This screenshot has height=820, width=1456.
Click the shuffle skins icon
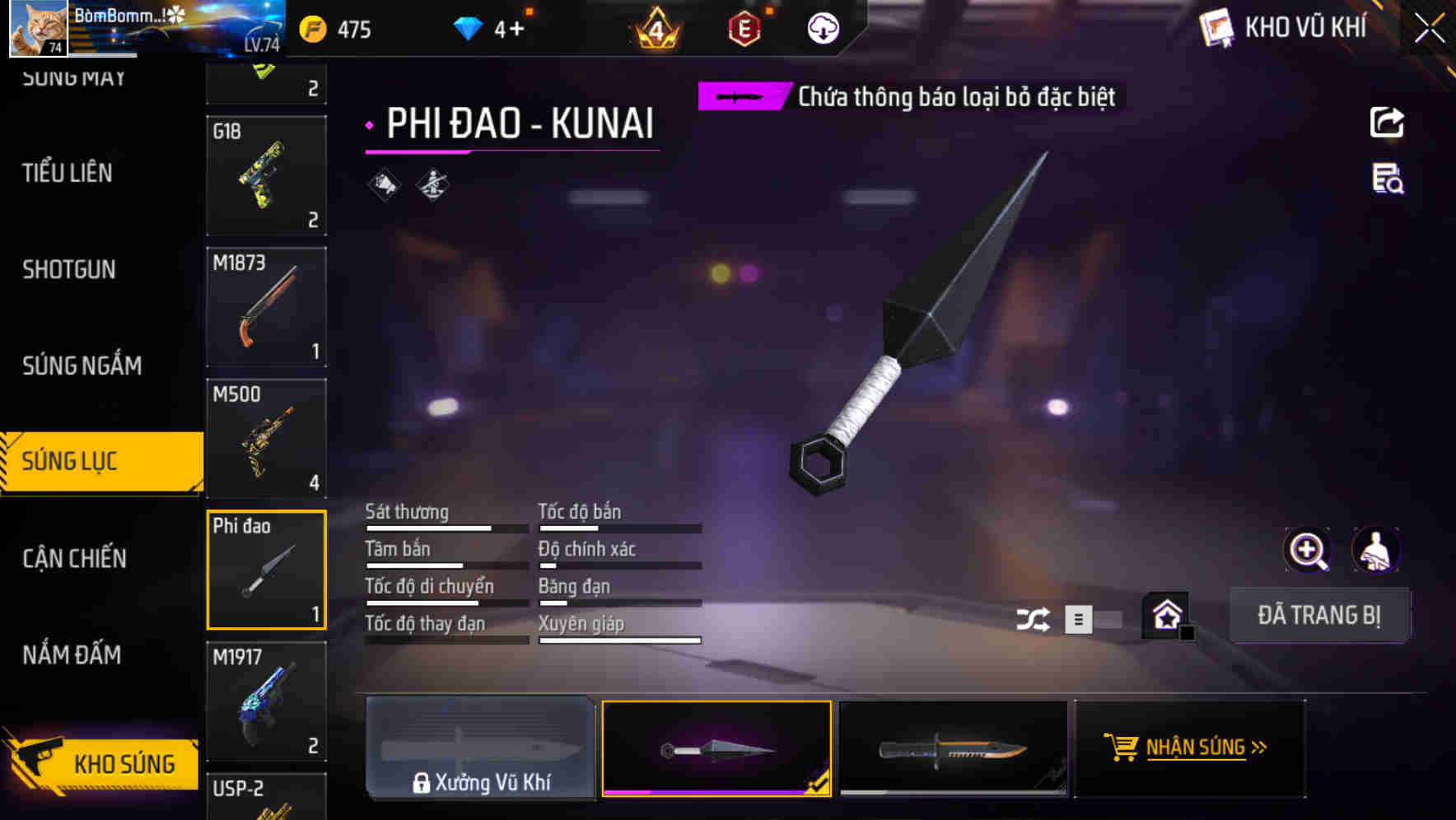[x=1034, y=617]
